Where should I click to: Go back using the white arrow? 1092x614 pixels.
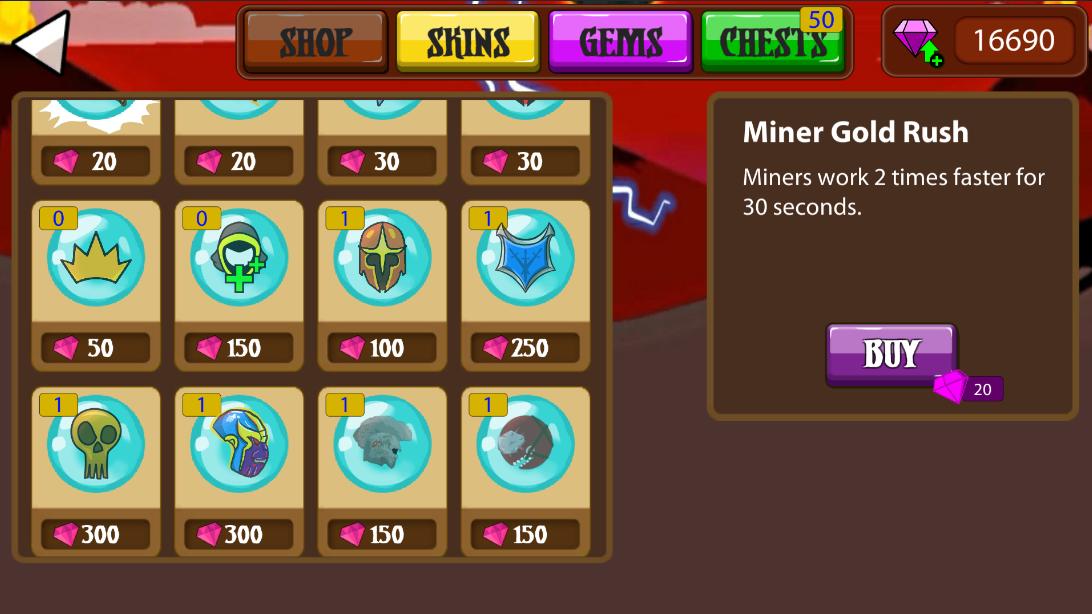(x=42, y=42)
